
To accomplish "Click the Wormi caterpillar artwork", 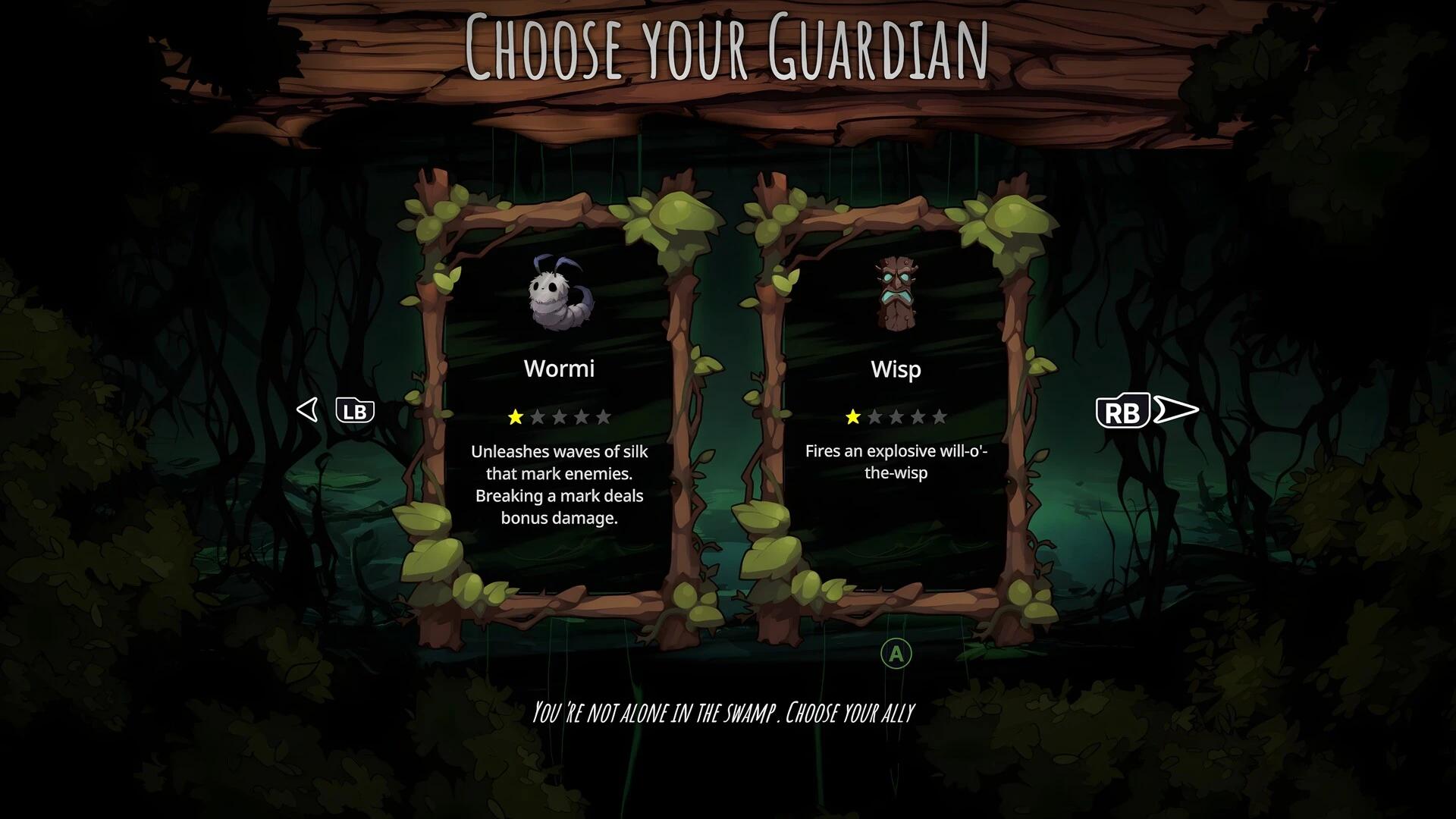I will tap(560, 296).
